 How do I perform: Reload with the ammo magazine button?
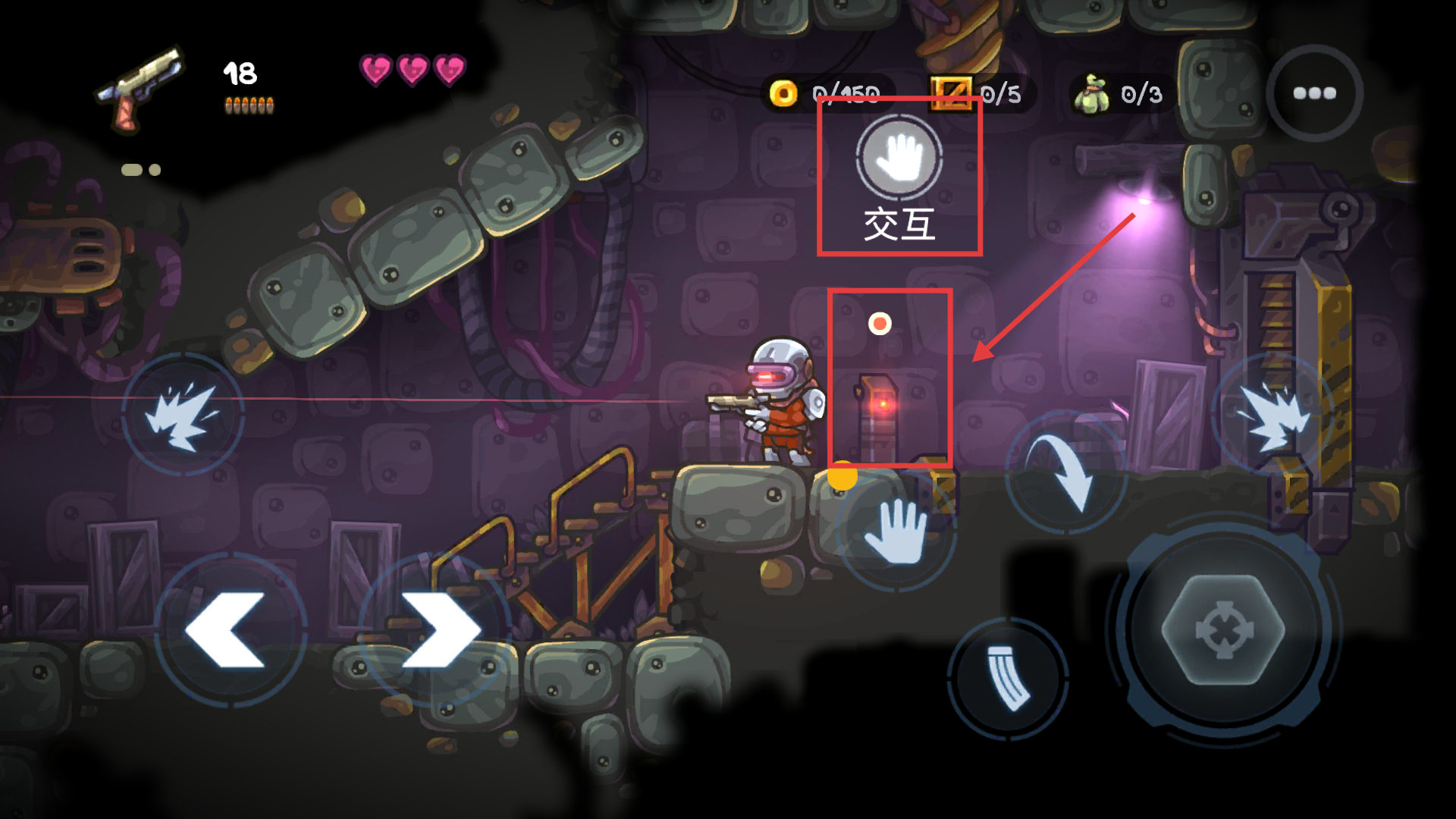coord(1009,677)
